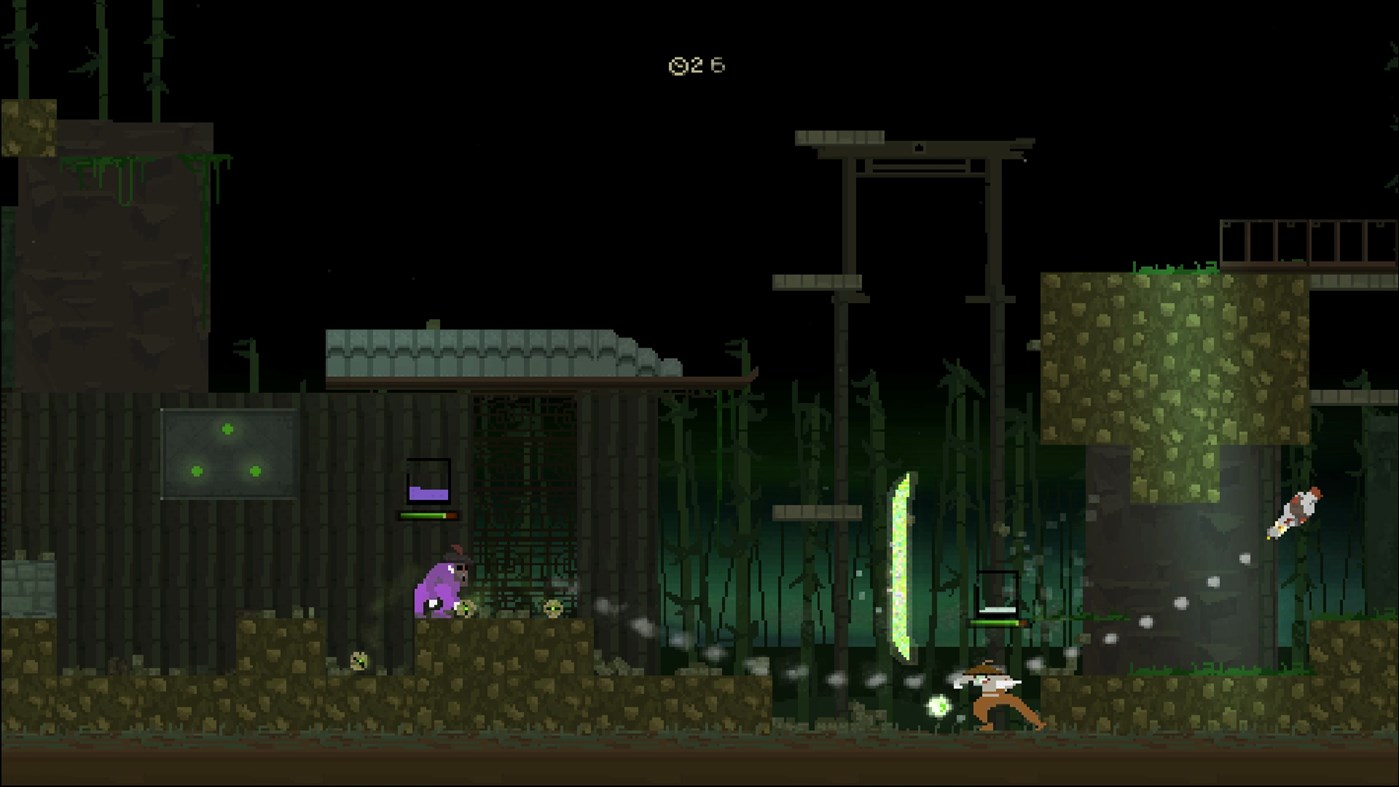Click the green projectile near the cowboy

[937, 703]
